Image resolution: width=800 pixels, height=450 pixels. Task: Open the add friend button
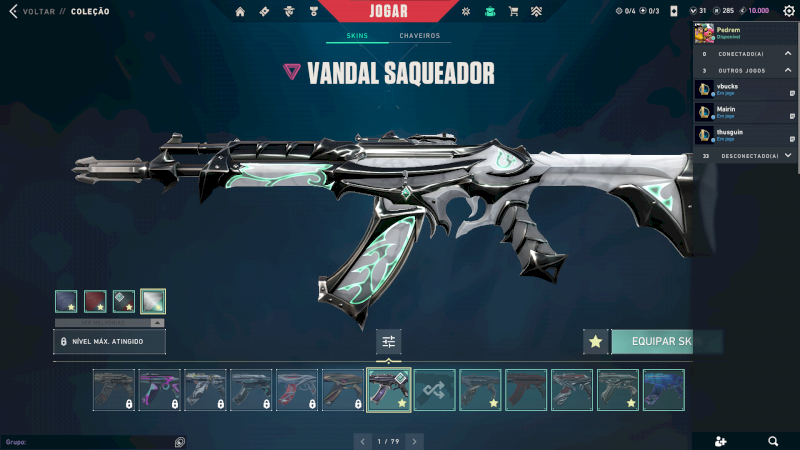pyautogui.click(x=723, y=440)
